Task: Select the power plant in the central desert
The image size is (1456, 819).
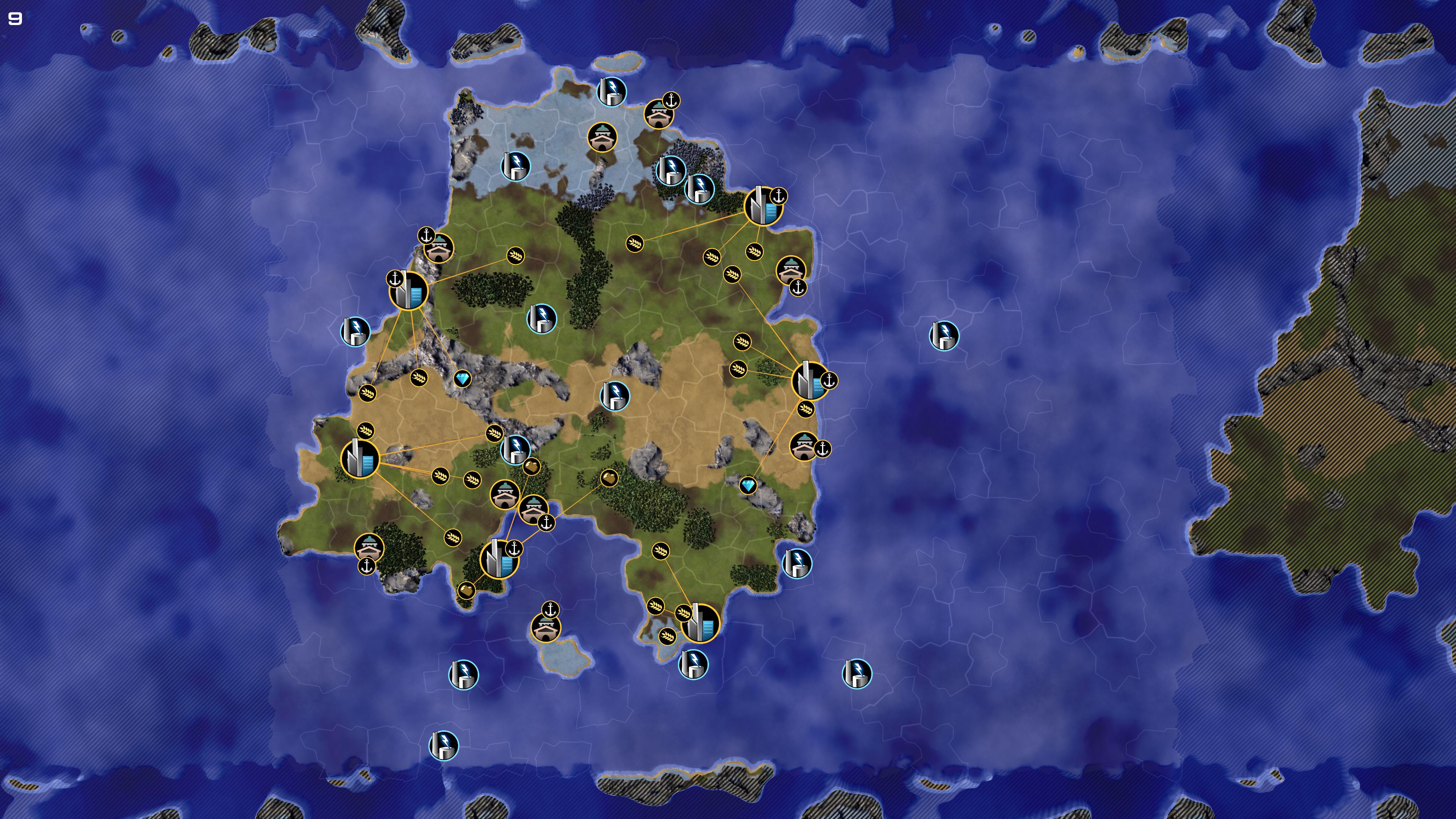Action: coord(614,395)
